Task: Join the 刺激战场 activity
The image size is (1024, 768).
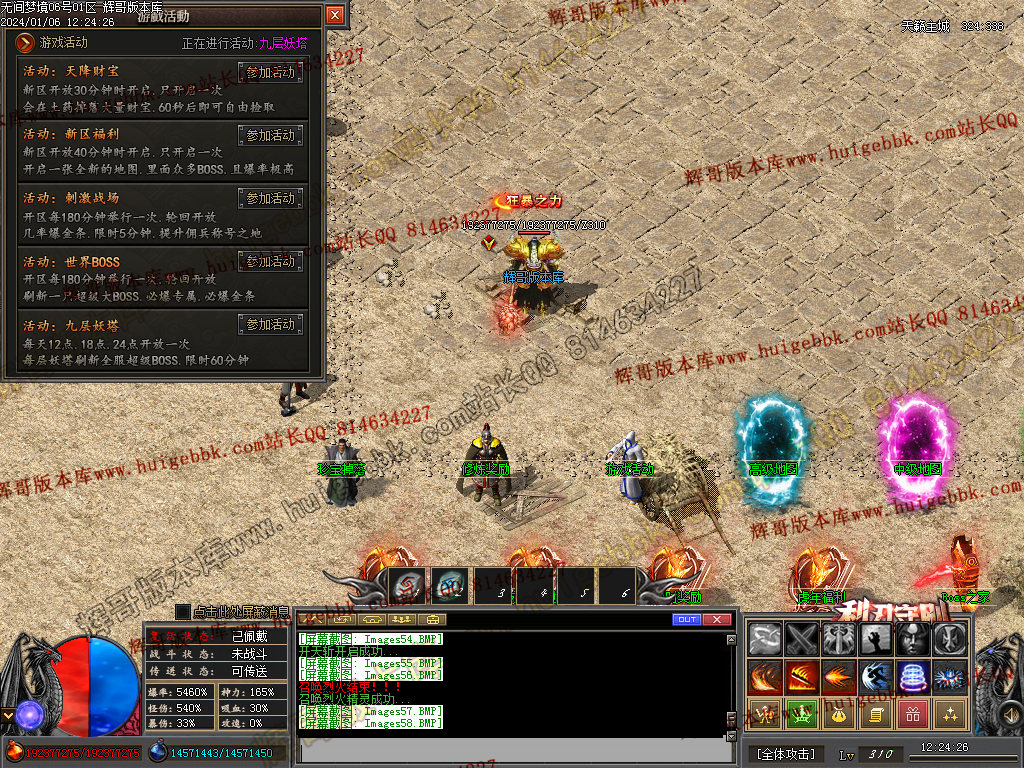Action: (x=270, y=198)
